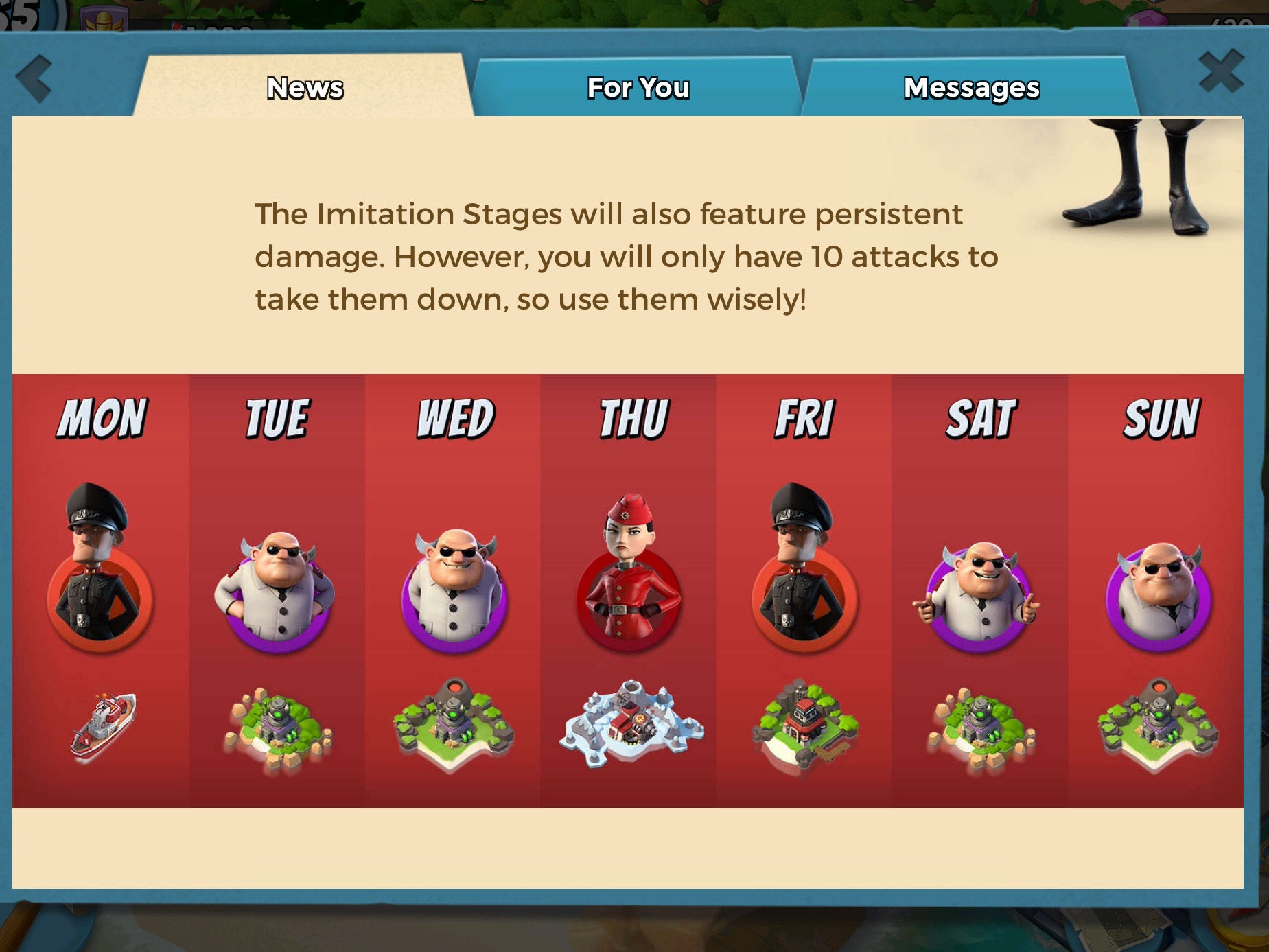Go back using the left arrow
This screenshot has width=1269, height=952.
coord(34,78)
